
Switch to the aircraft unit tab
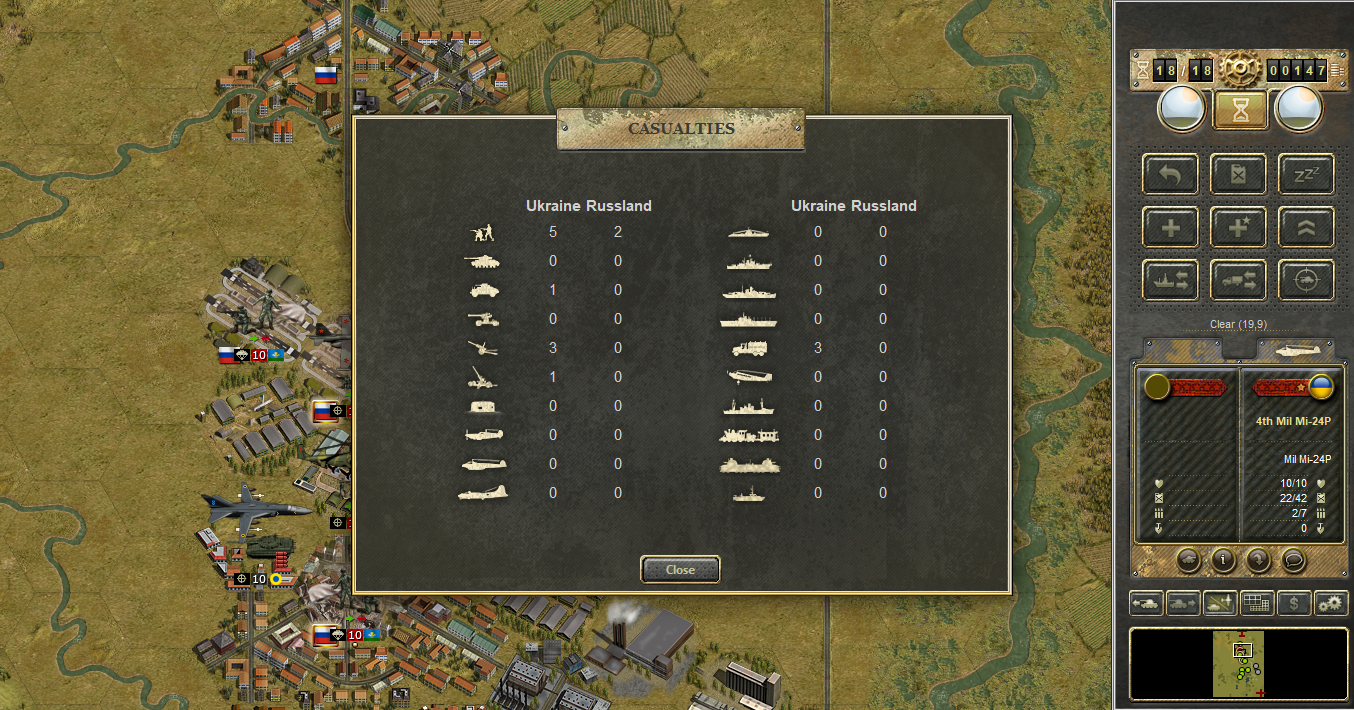1295,348
